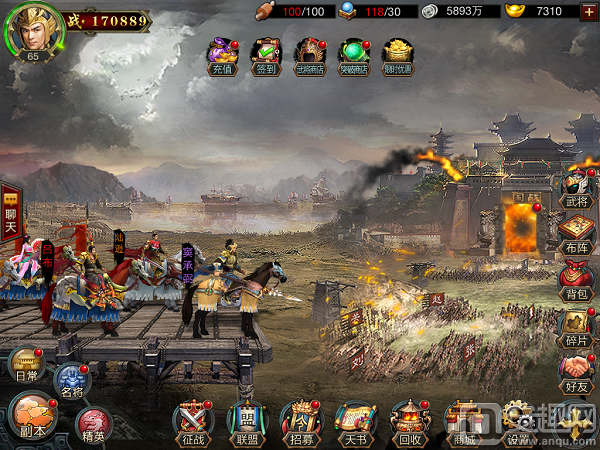Open the 名将 famous generals menu
Image resolution: width=600 pixels, height=450 pixels.
click(x=71, y=381)
